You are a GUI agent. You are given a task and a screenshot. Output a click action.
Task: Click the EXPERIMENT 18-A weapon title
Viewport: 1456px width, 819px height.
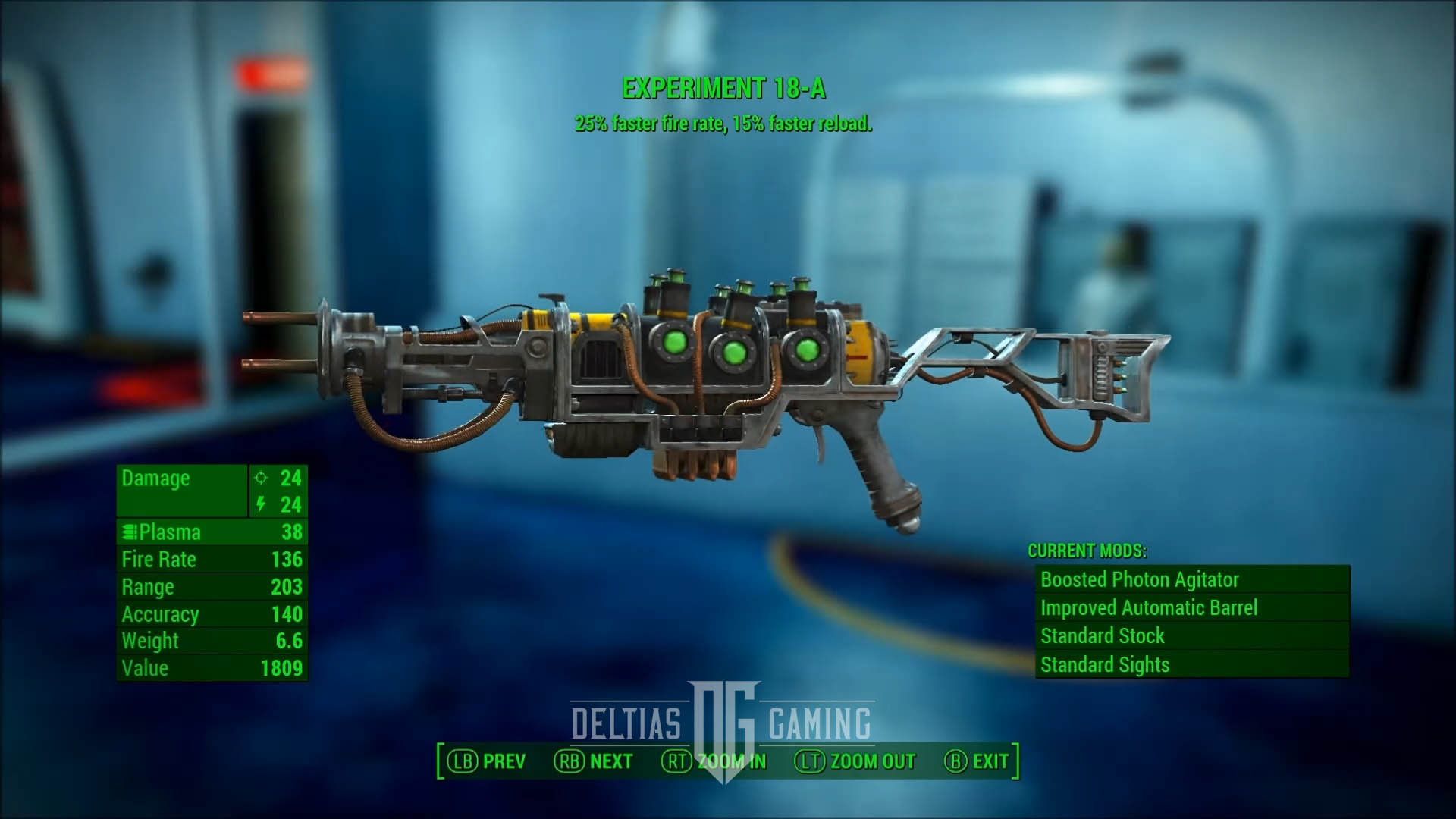coord(726,86)
